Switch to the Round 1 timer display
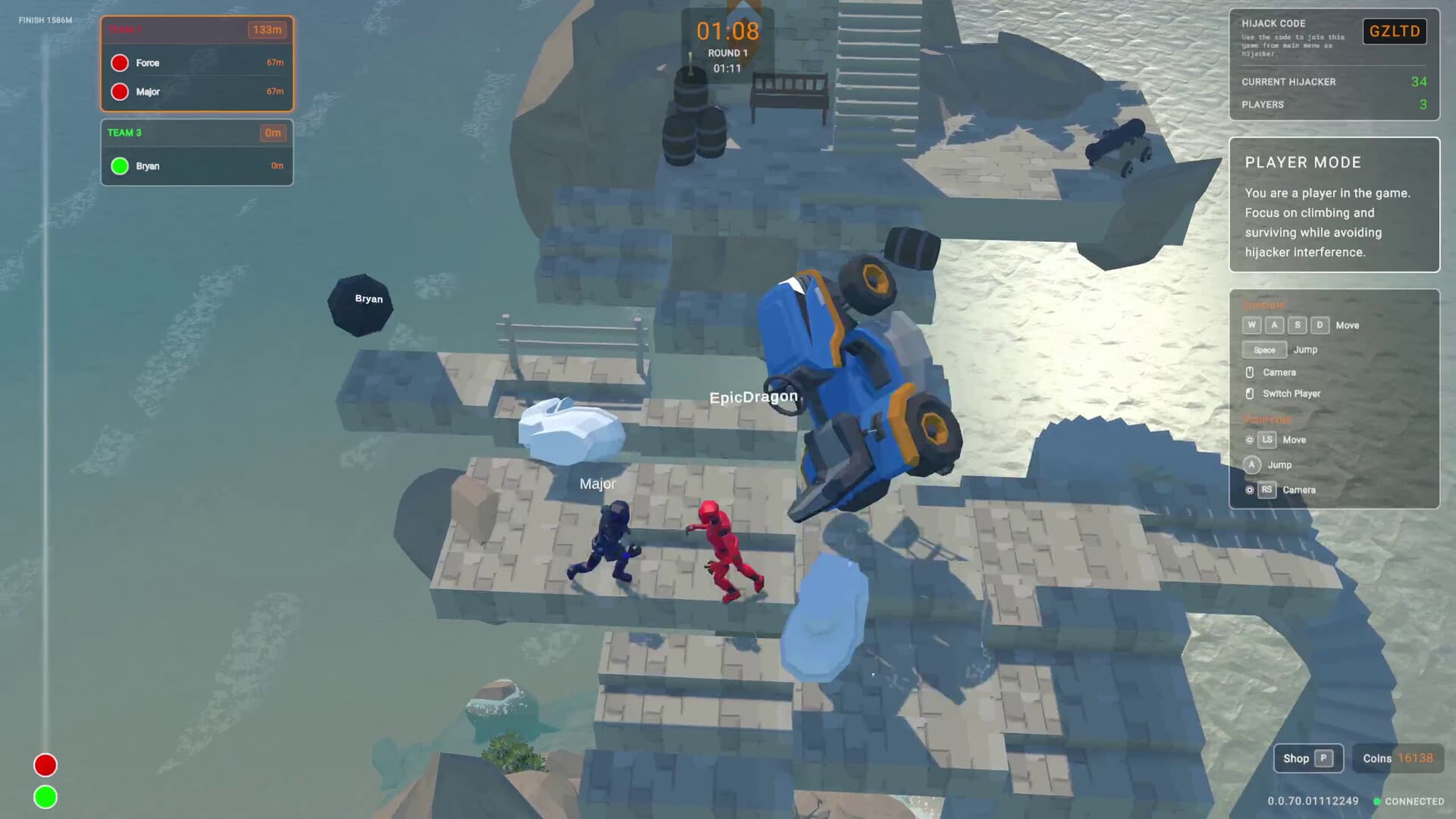This screenshot has width=1456, height=819. [x=727, y=53]
